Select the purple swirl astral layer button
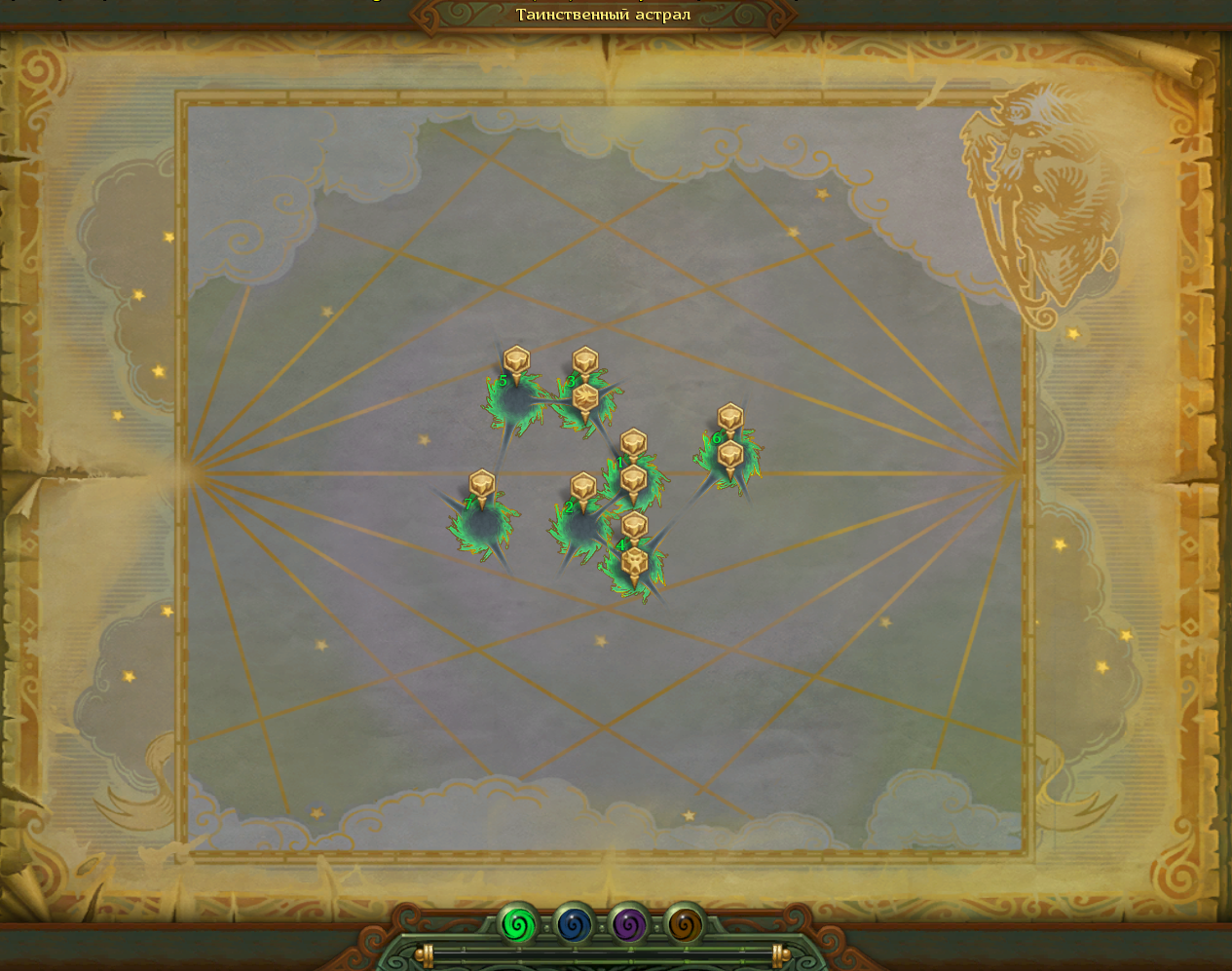The height and width of the screenshot is (971, 1232). point(630,924)
